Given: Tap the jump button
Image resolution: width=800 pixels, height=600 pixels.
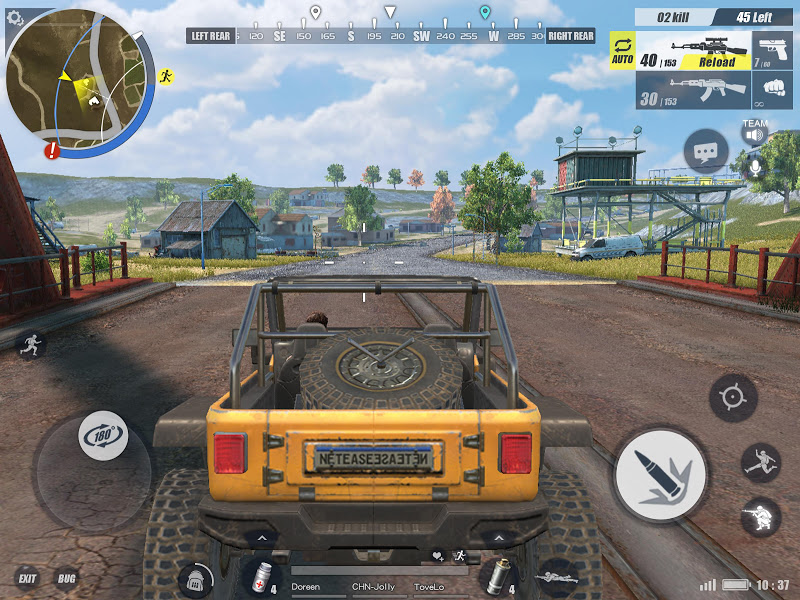Looking at the screenshot, I should (760, 463).
